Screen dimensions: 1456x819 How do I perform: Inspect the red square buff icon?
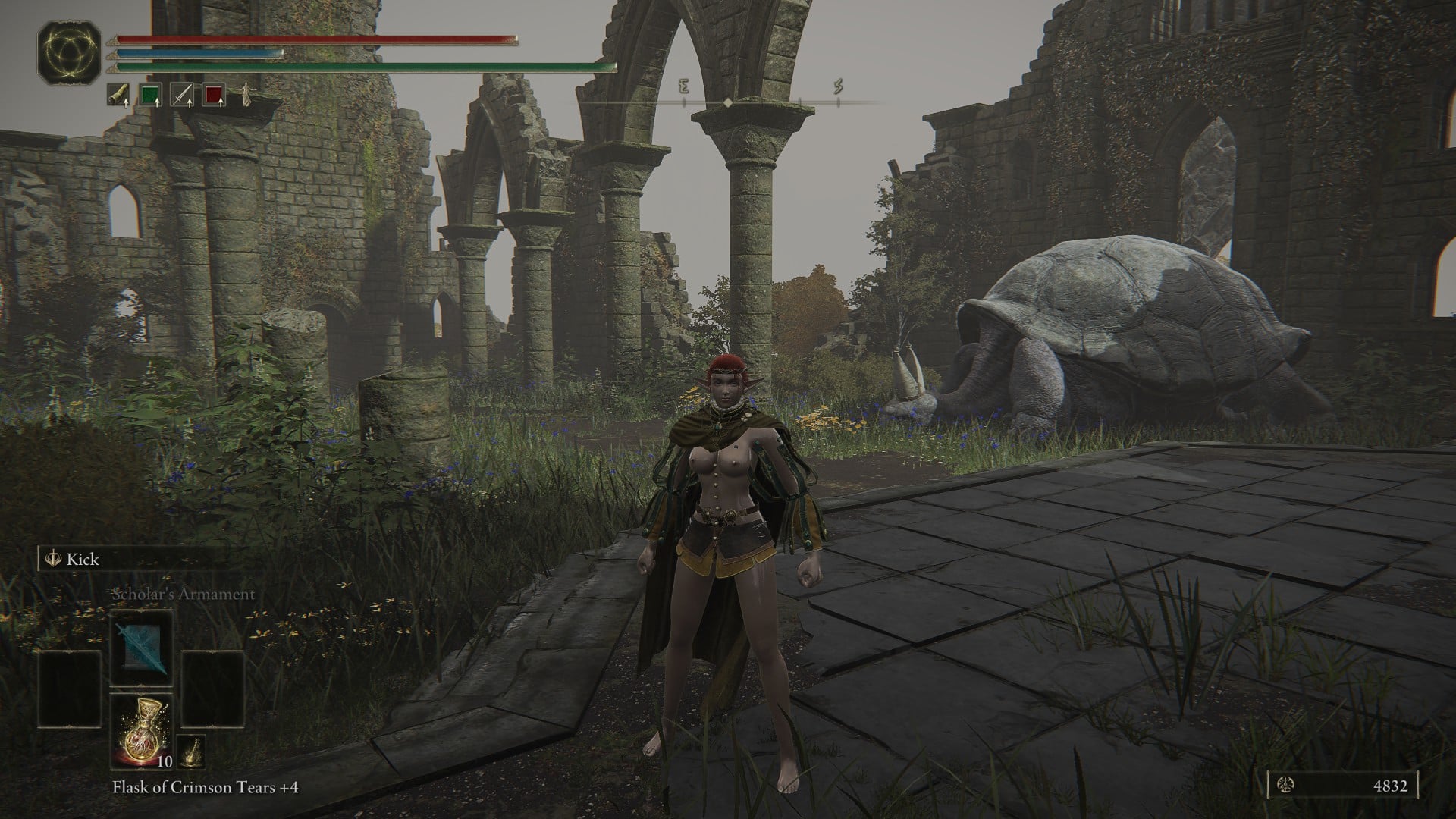(215, 96)
